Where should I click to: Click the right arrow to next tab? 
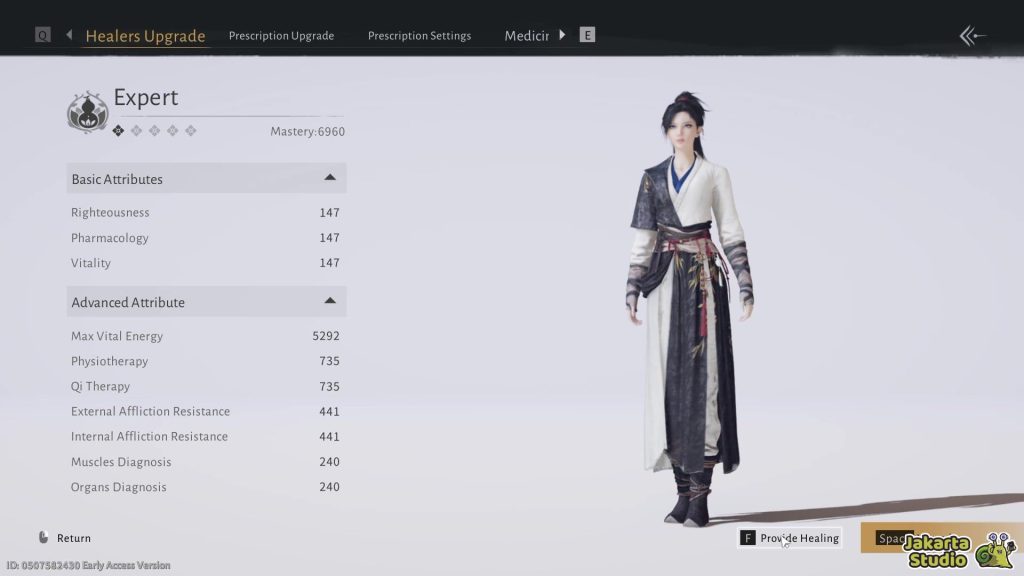pos(562,35)
